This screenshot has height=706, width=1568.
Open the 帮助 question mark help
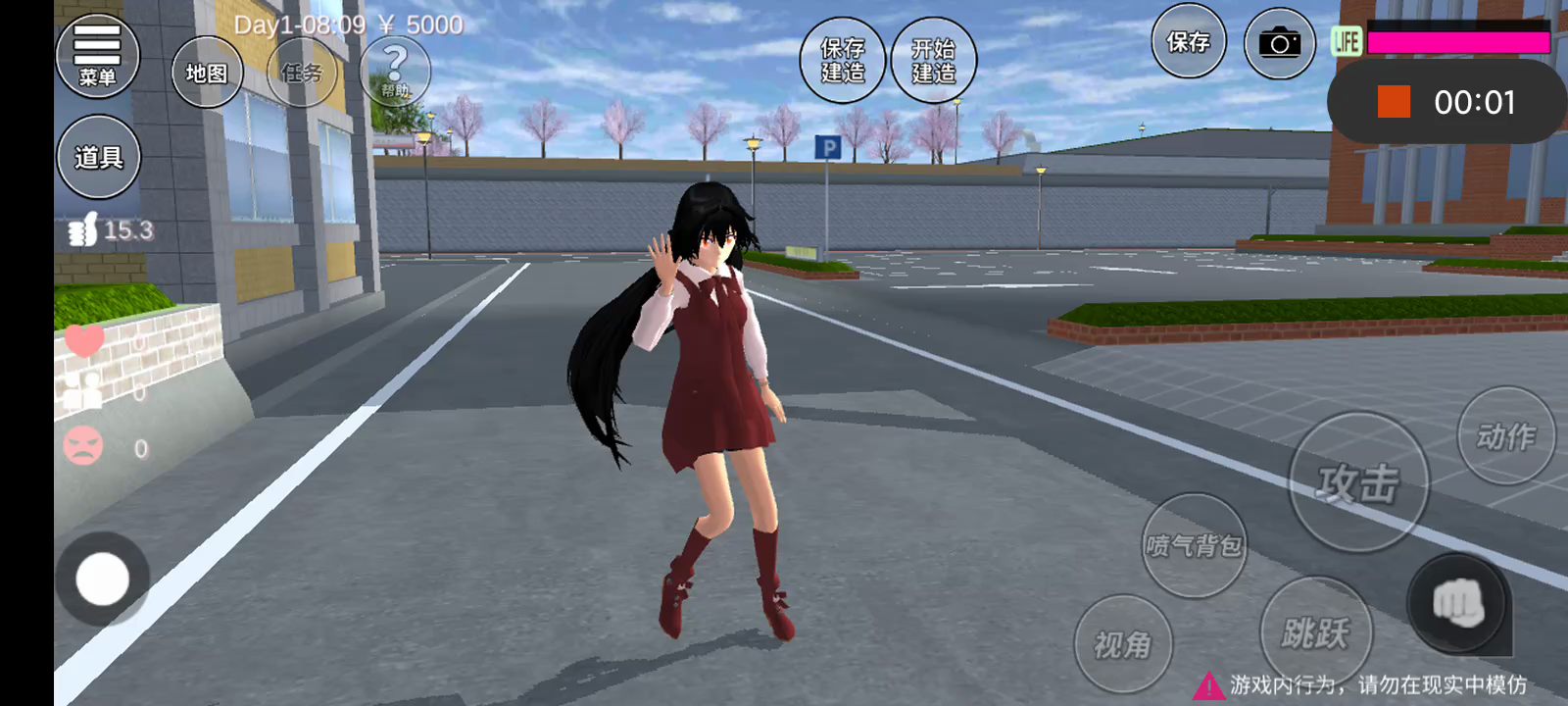[395, 71]
